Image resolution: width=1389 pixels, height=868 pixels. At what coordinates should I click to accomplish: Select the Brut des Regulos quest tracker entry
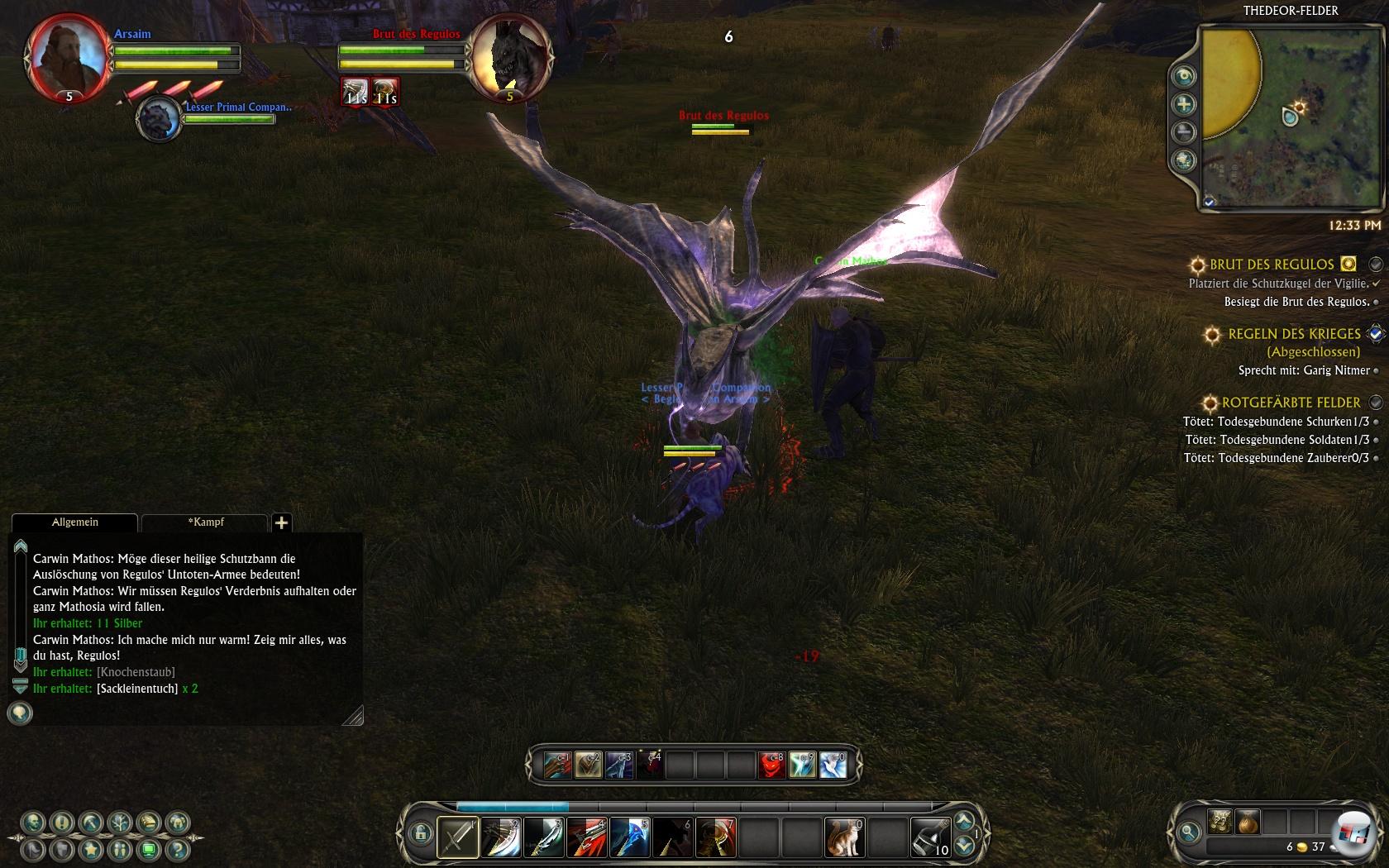pyautogui.click(x=1272, y=265)
